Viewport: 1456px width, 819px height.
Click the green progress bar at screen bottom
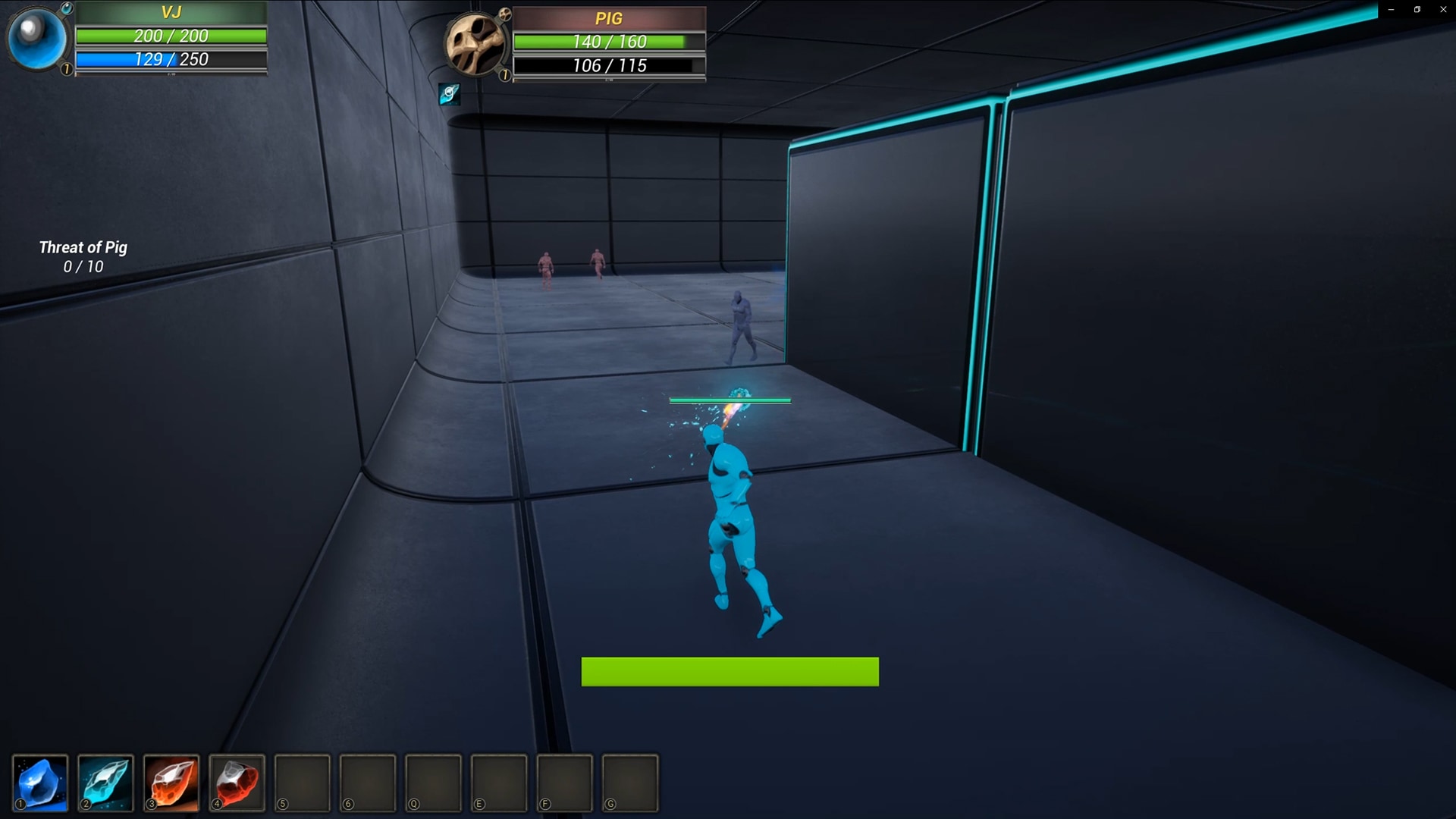[x=730, y=672]
